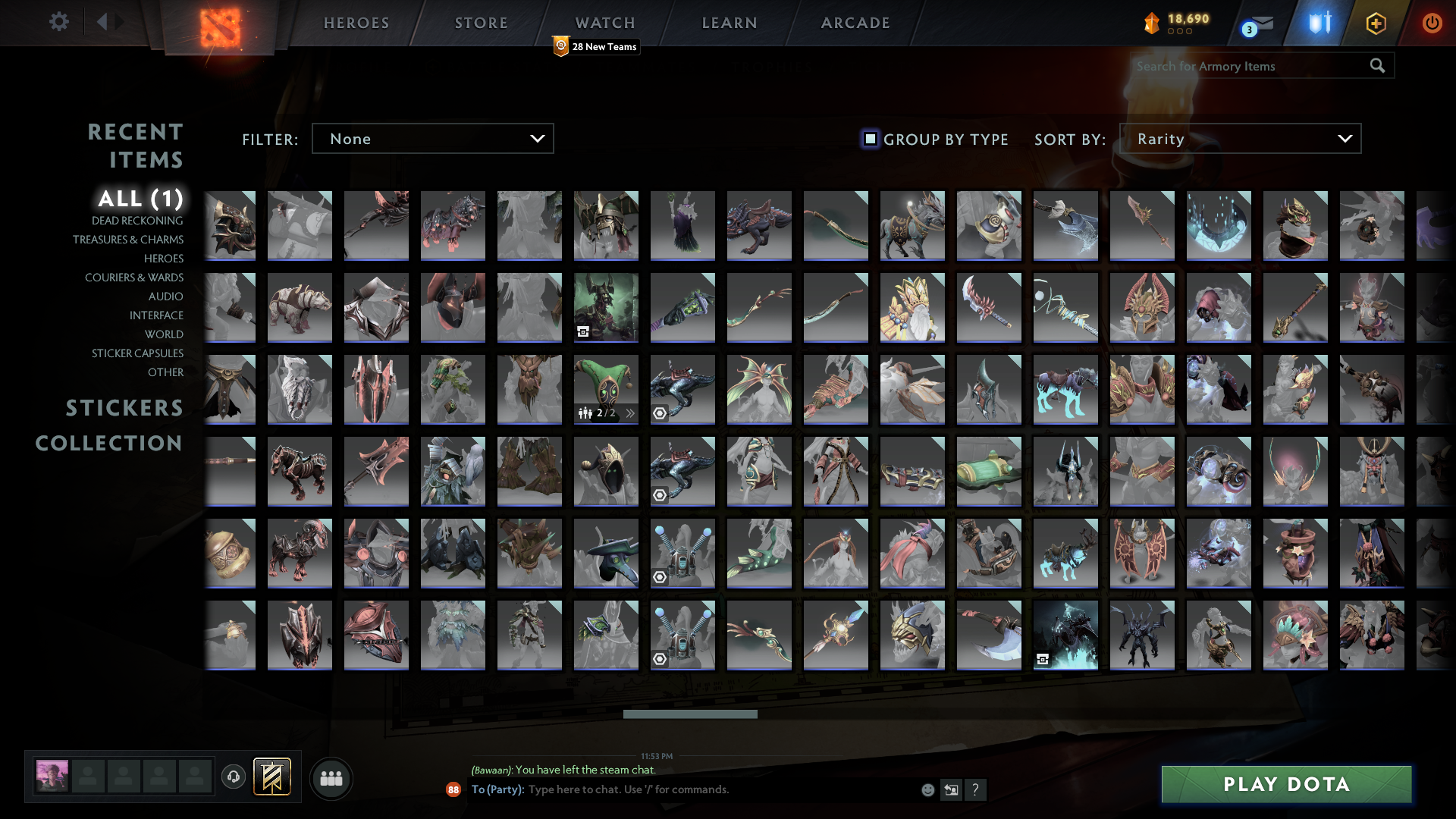Open the SORT BY Rarity dropdown
This screenshot has width=1456, height=819.
[1240, 138]
